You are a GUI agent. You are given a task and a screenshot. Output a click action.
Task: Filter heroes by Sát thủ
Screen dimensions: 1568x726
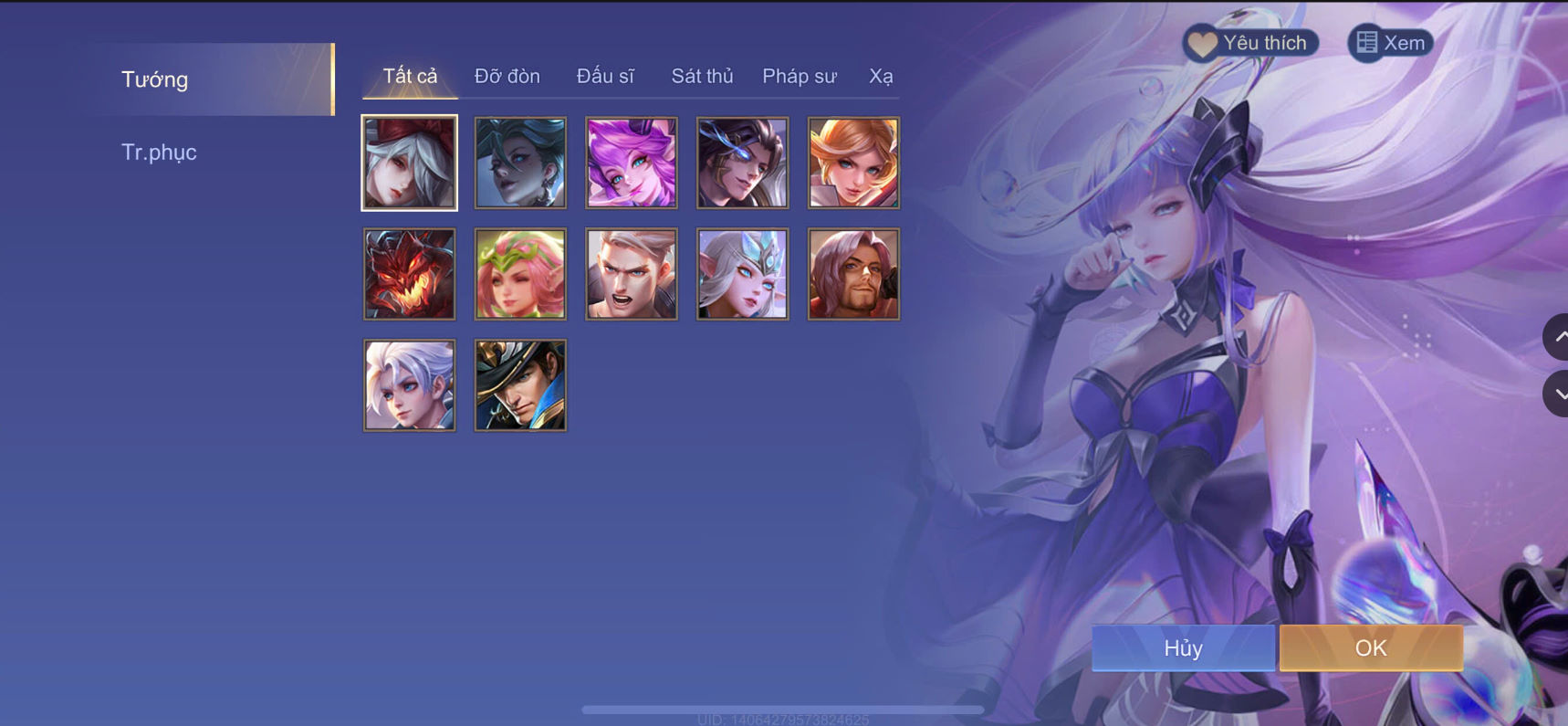[x=702, y=76]
